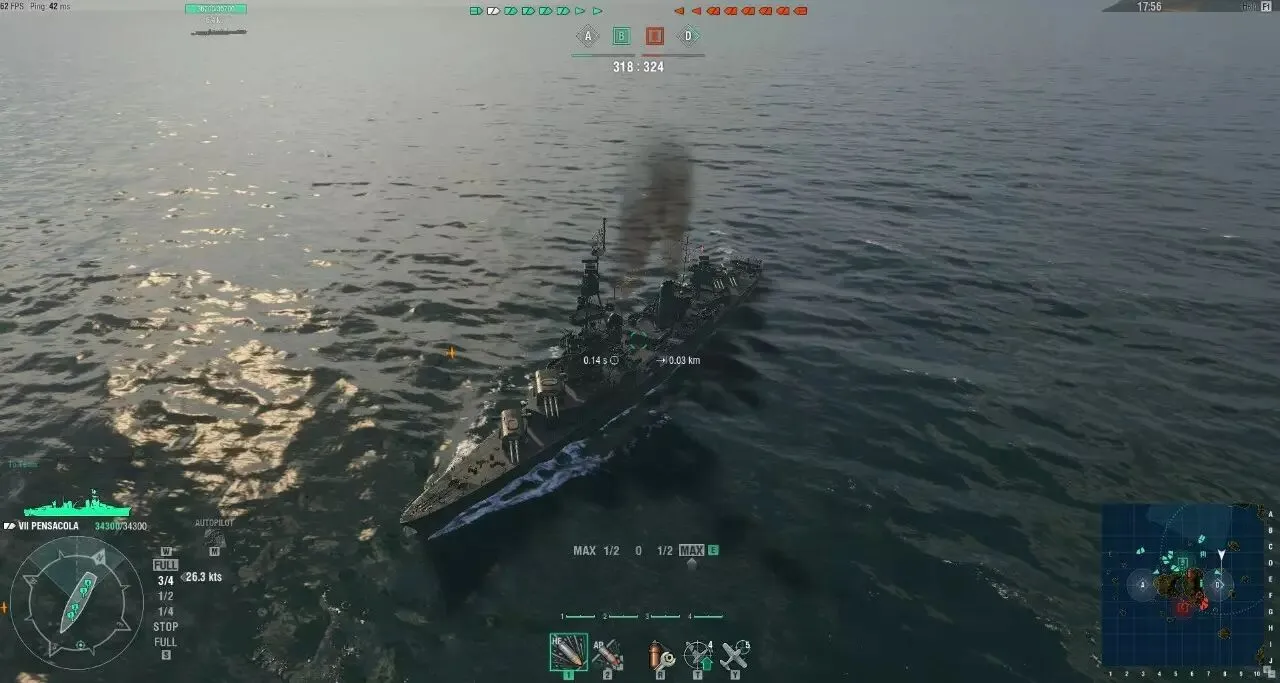Set the throttle to 1/2 speed
This screenshot has width=1280, height=683.
(x=166, y=596)
